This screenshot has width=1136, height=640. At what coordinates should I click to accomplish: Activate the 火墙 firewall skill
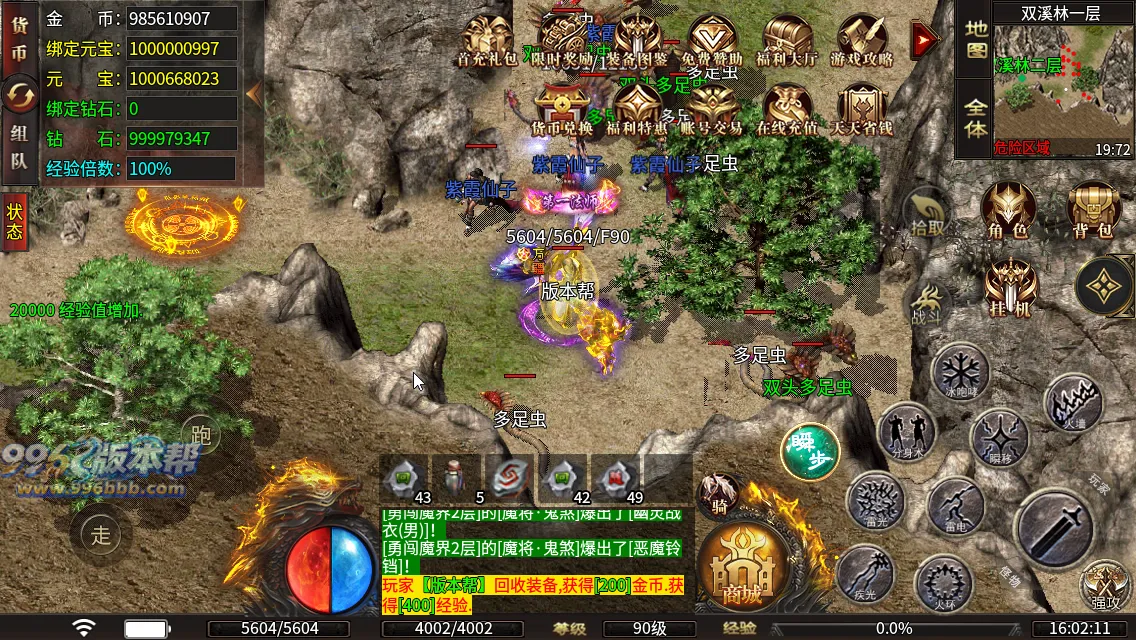1073,403
